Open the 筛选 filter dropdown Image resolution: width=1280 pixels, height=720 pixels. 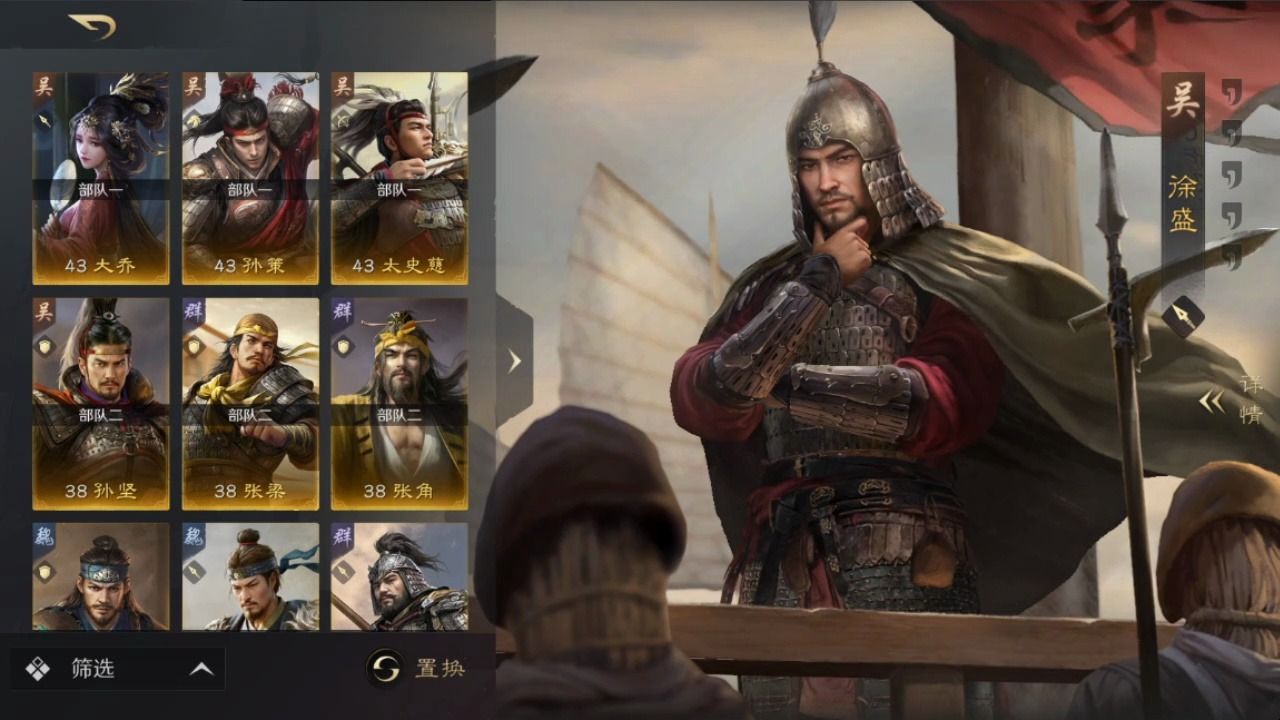(118, 669)
